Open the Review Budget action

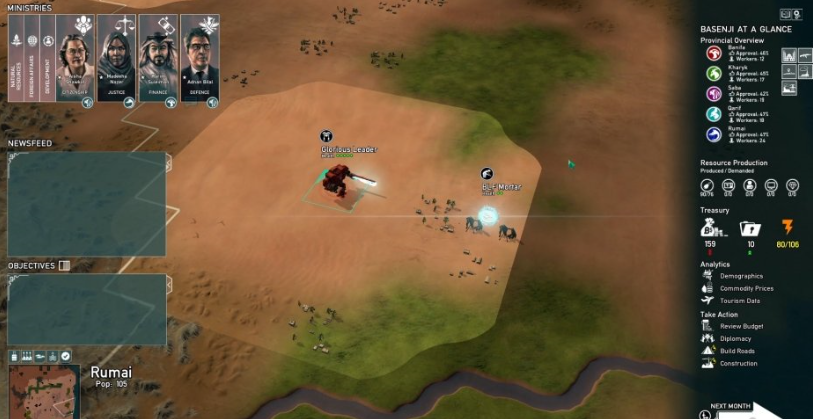741,326
